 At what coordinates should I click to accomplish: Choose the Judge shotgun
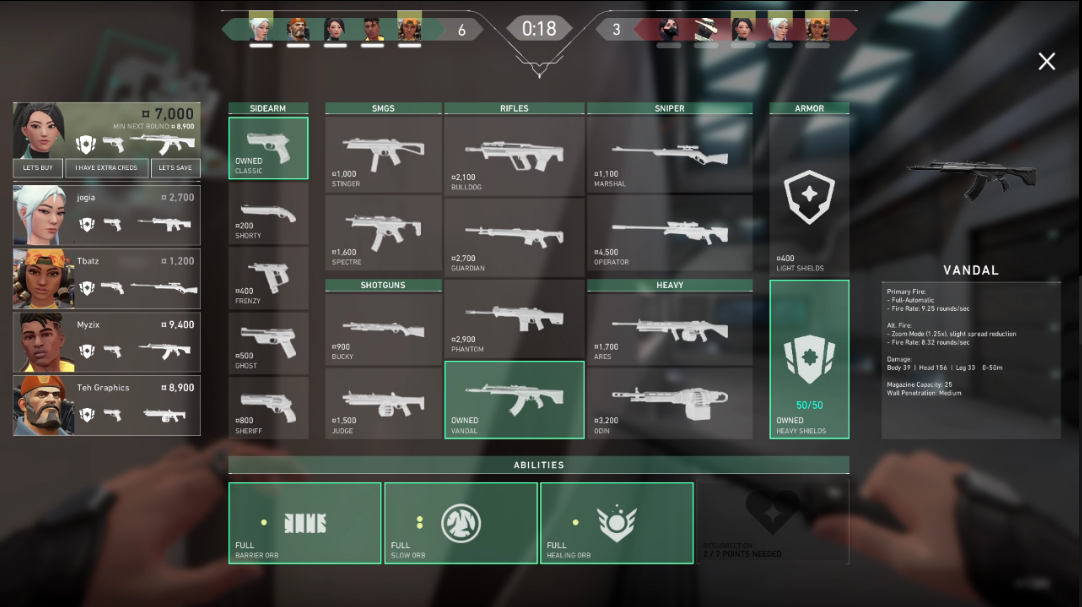click(x=384, y=403)
